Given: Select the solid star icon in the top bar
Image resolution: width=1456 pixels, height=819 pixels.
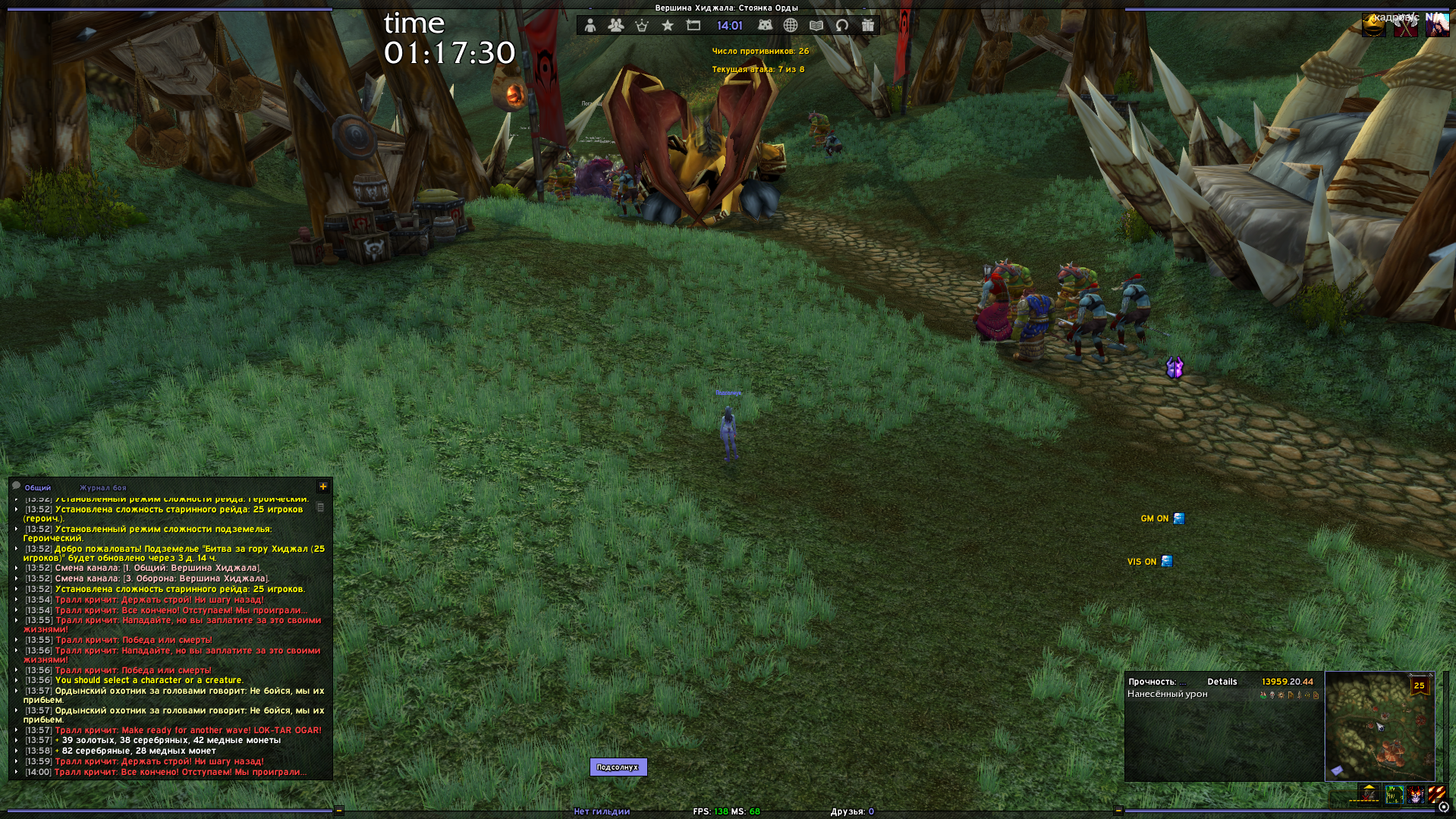Looking at the screenshot, I should 668,26.
